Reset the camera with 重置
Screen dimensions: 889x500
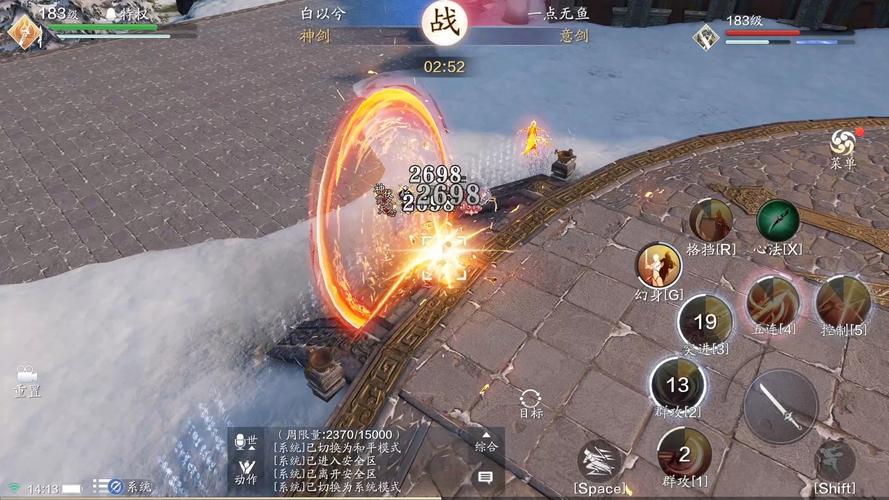[x=27, y=378]
